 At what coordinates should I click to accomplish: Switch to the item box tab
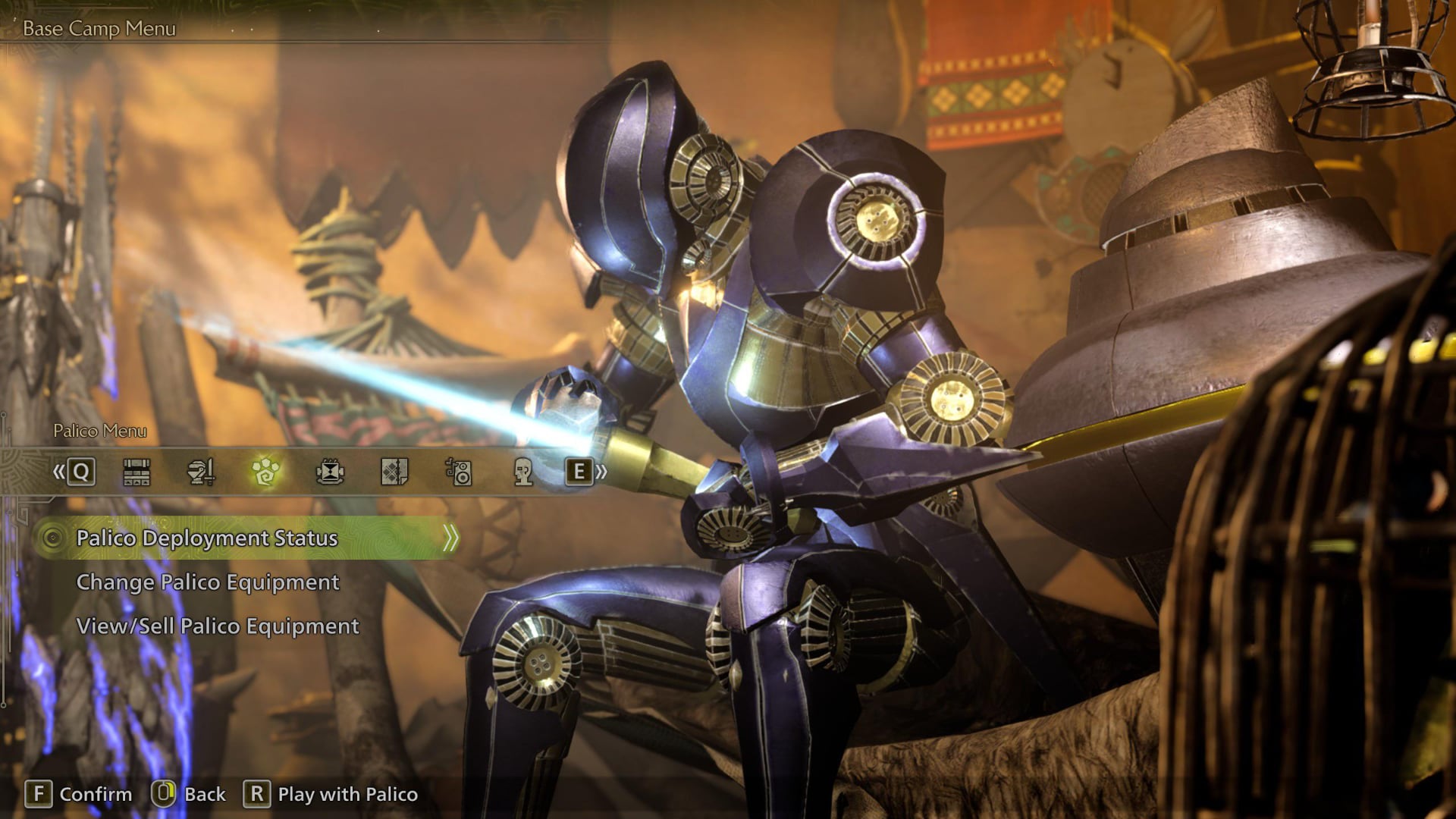pos(136,472)
